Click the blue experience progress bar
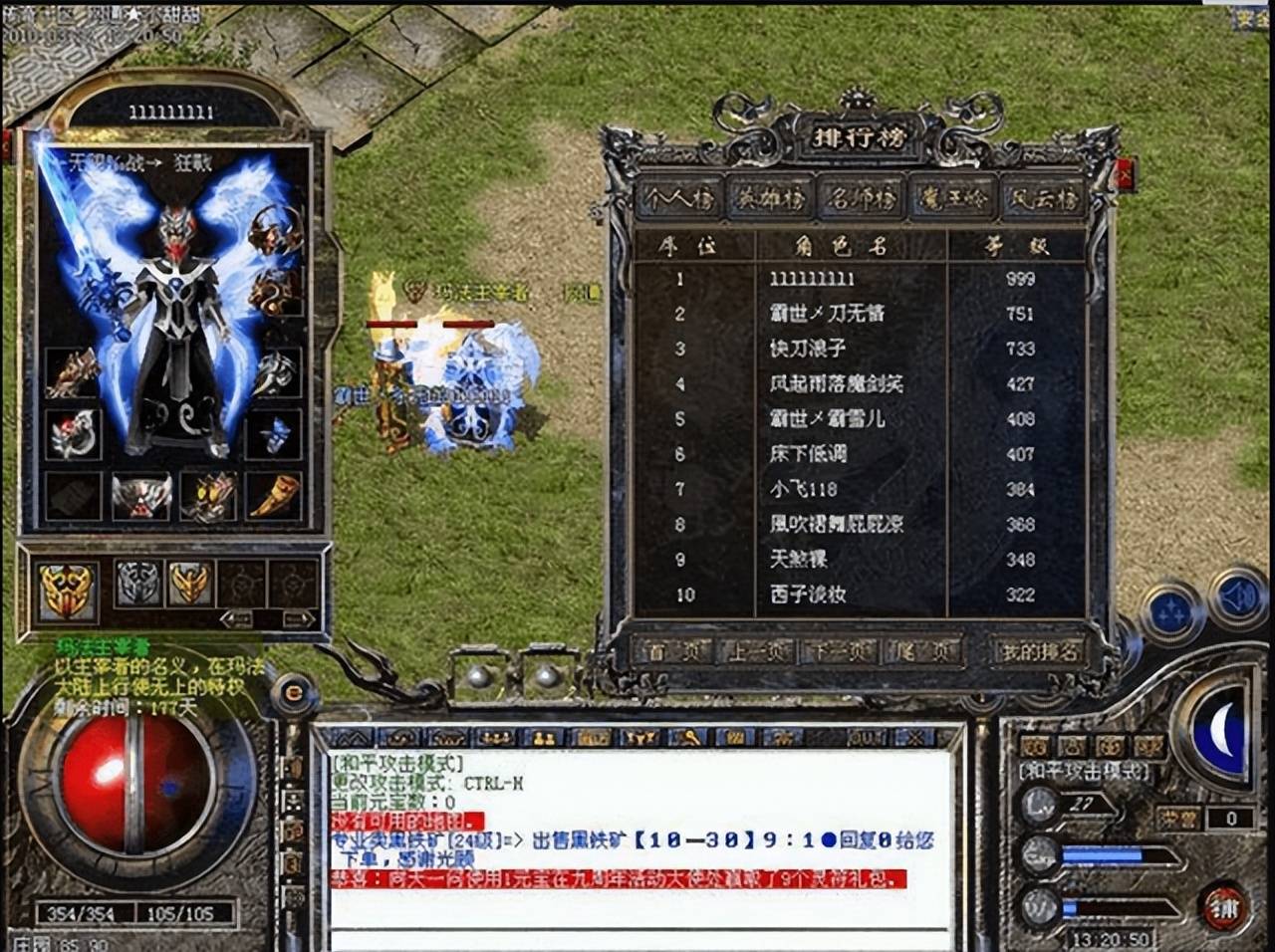This screenshot has width=1275, height=952. point(1096,854)
